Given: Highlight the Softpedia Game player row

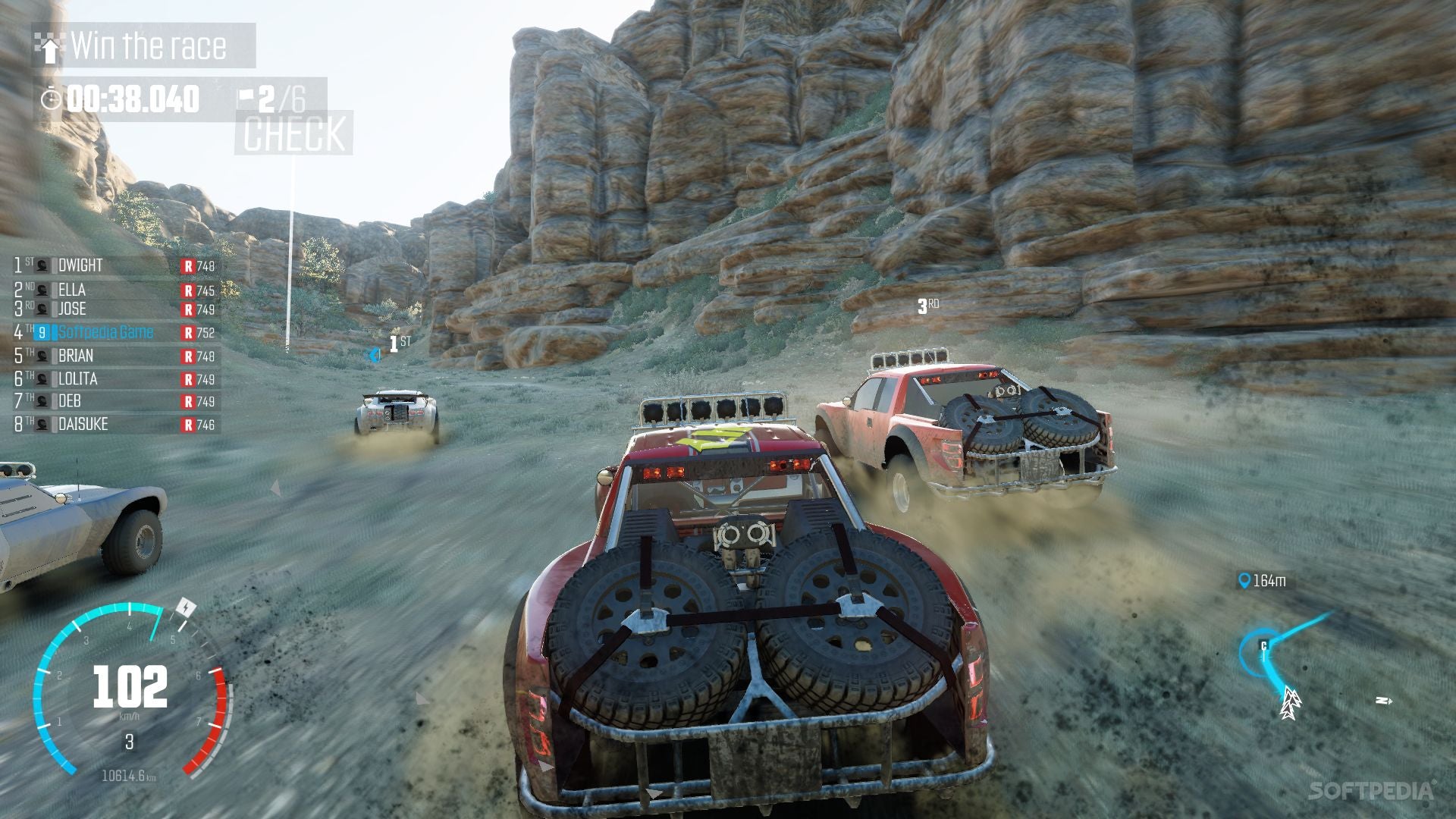Looking at the screenshot, I should click(x=115, y=332).
